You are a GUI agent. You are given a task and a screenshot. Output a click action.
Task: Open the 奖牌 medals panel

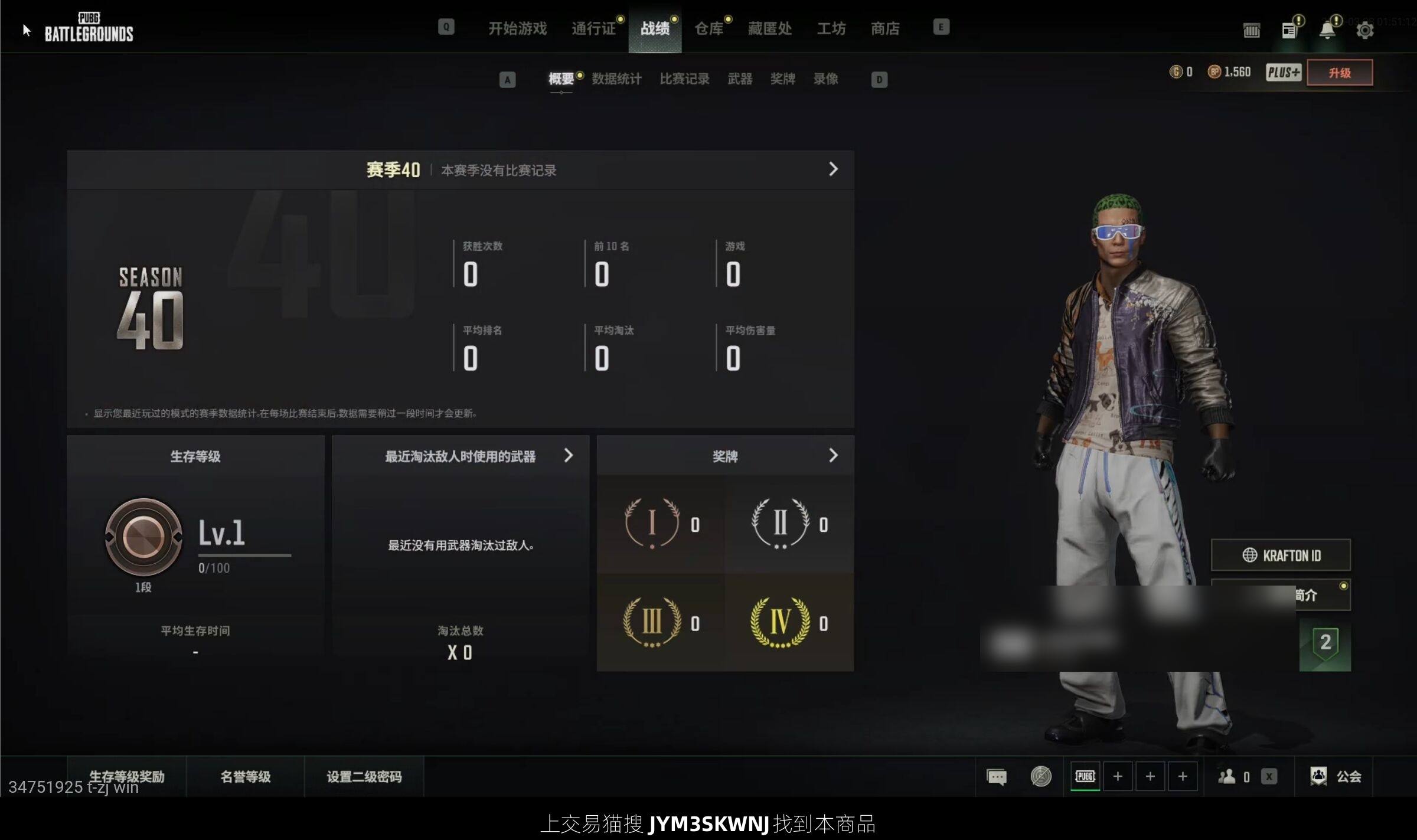tap(725, 456)
